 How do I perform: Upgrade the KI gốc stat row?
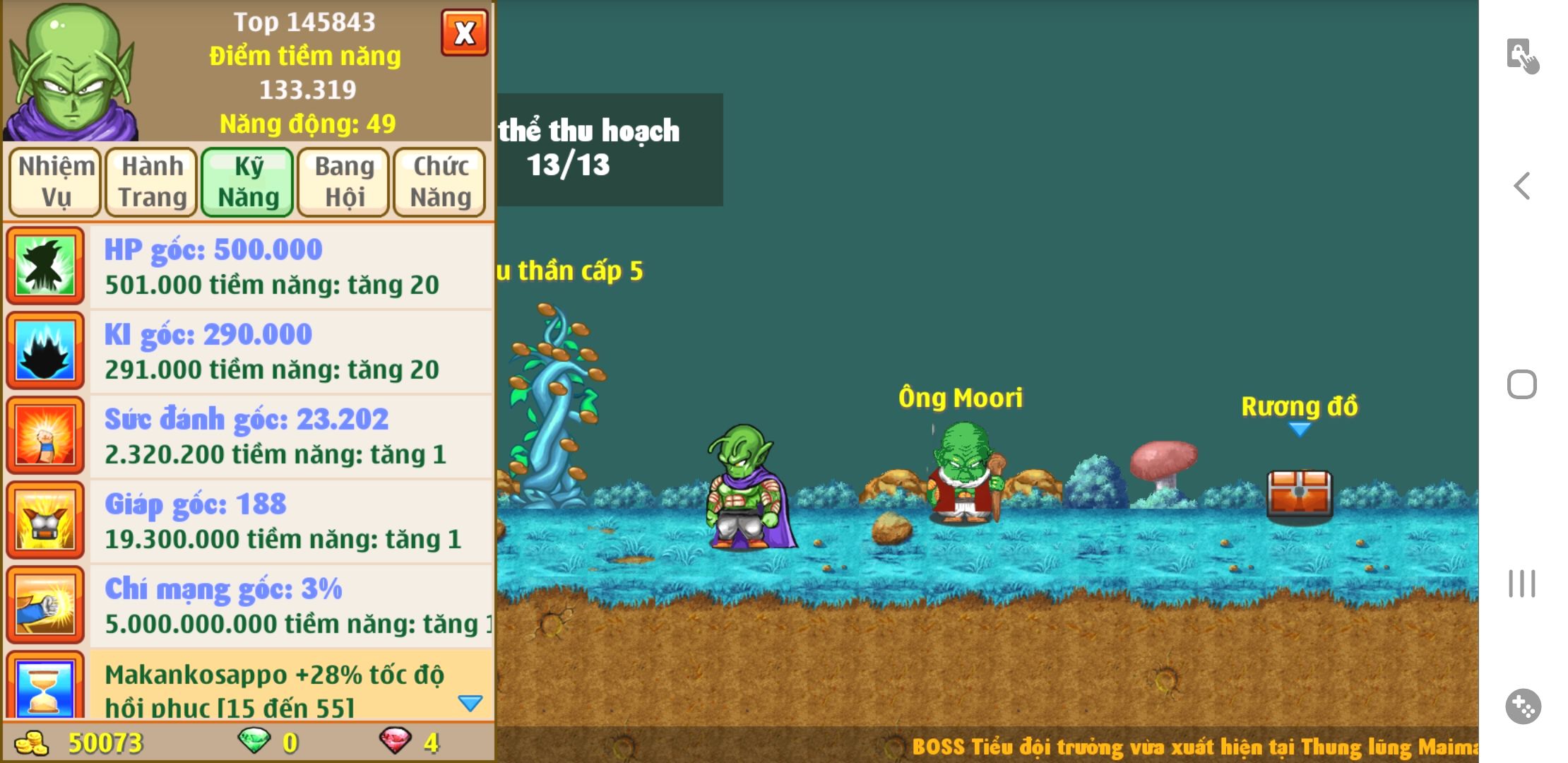click(290, 351)
